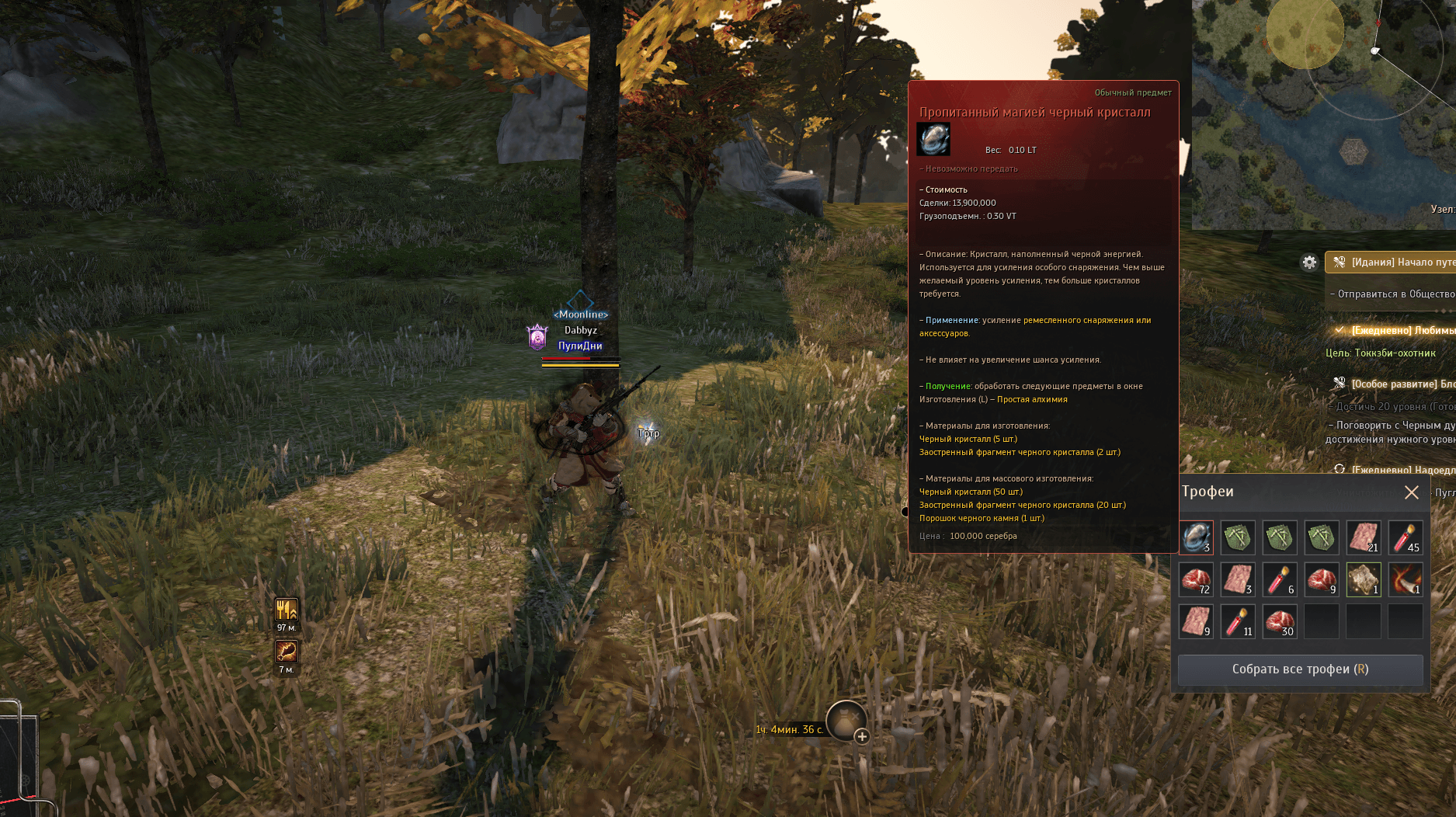Take the blood vial stack of 6

1280,579
